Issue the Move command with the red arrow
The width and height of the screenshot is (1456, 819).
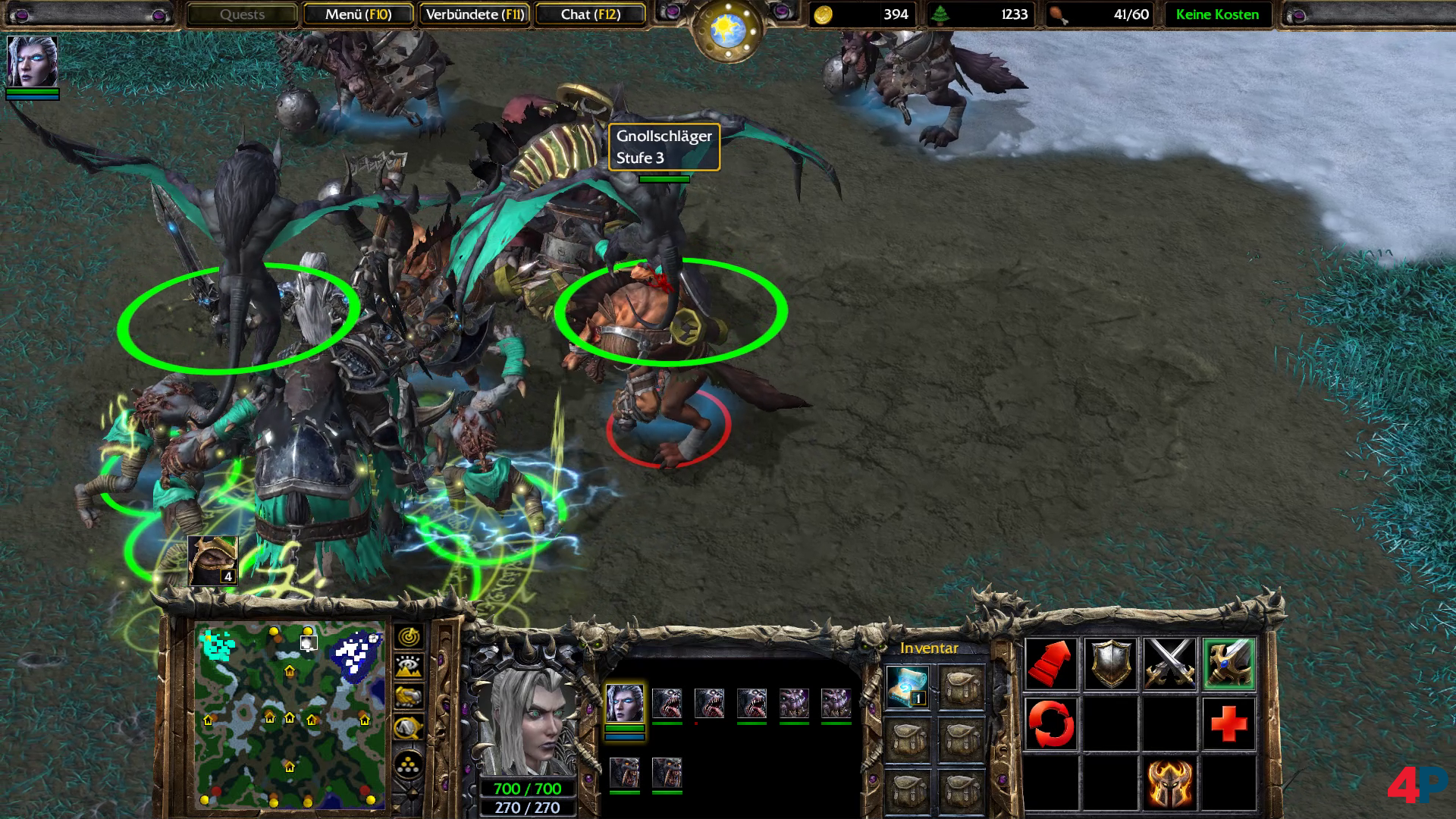point(1050,664)
